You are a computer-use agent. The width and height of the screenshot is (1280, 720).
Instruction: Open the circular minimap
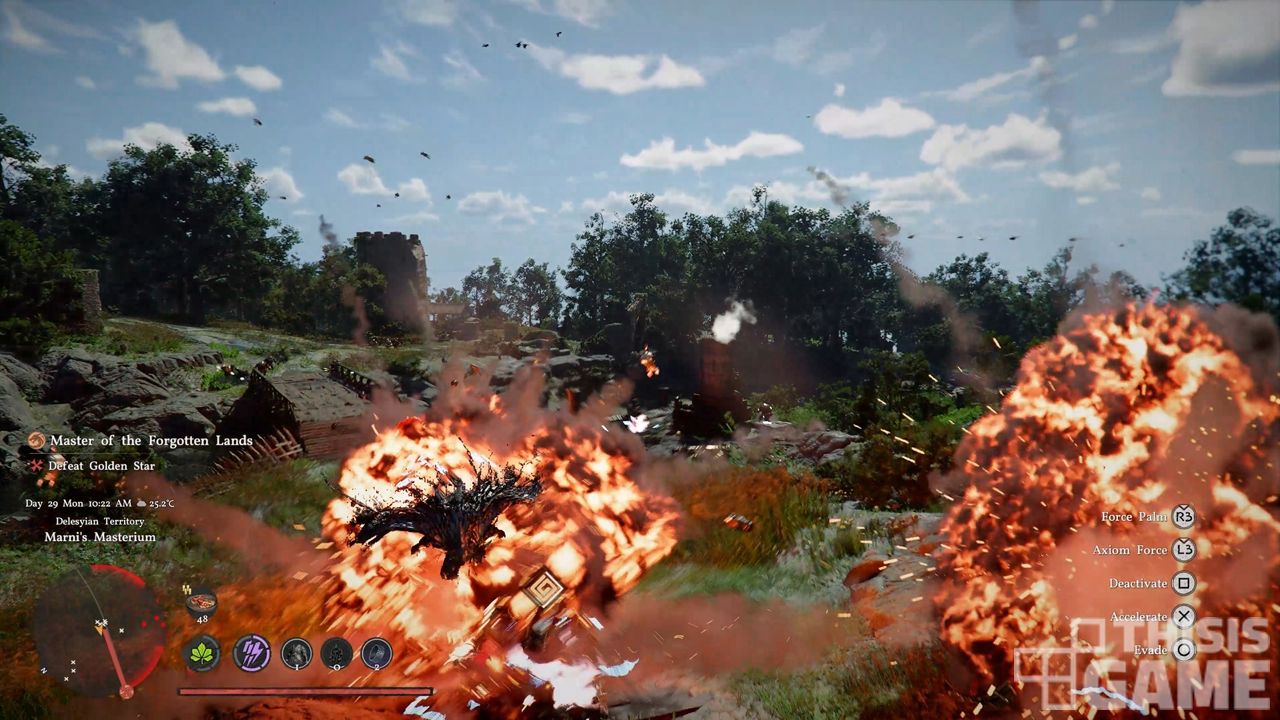99,630
